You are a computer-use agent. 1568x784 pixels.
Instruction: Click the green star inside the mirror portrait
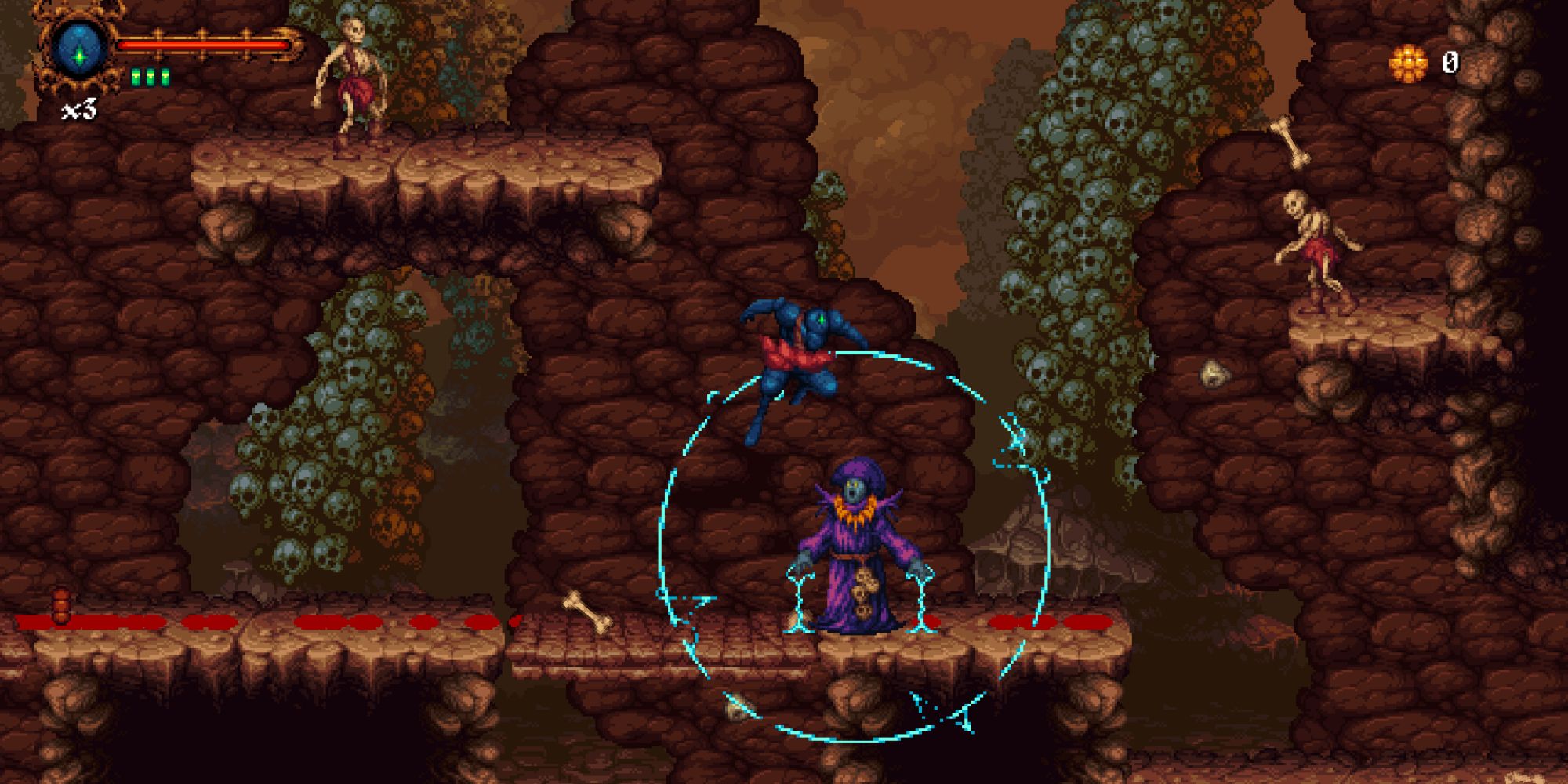[x=78, y=57]
